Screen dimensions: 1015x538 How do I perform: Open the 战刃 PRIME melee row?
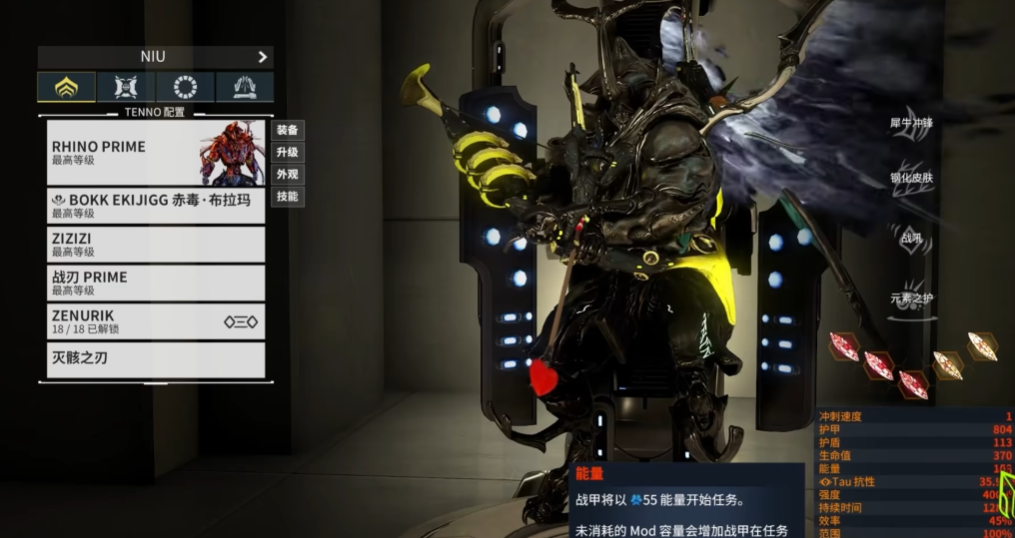click(x=156, y=283)
